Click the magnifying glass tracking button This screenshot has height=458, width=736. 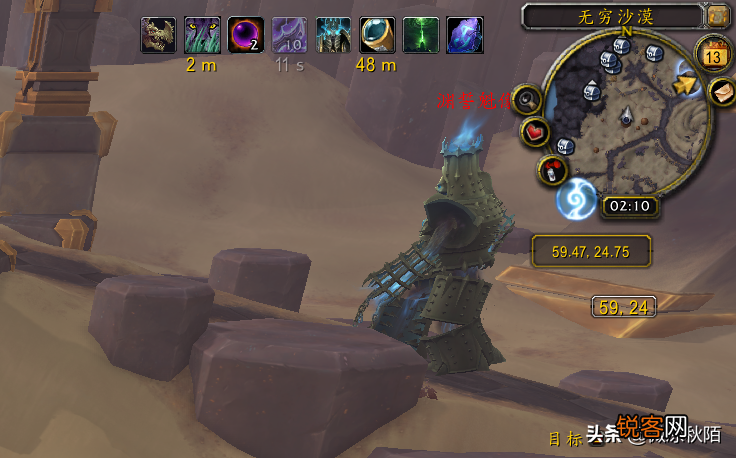[x=528, y=100]
